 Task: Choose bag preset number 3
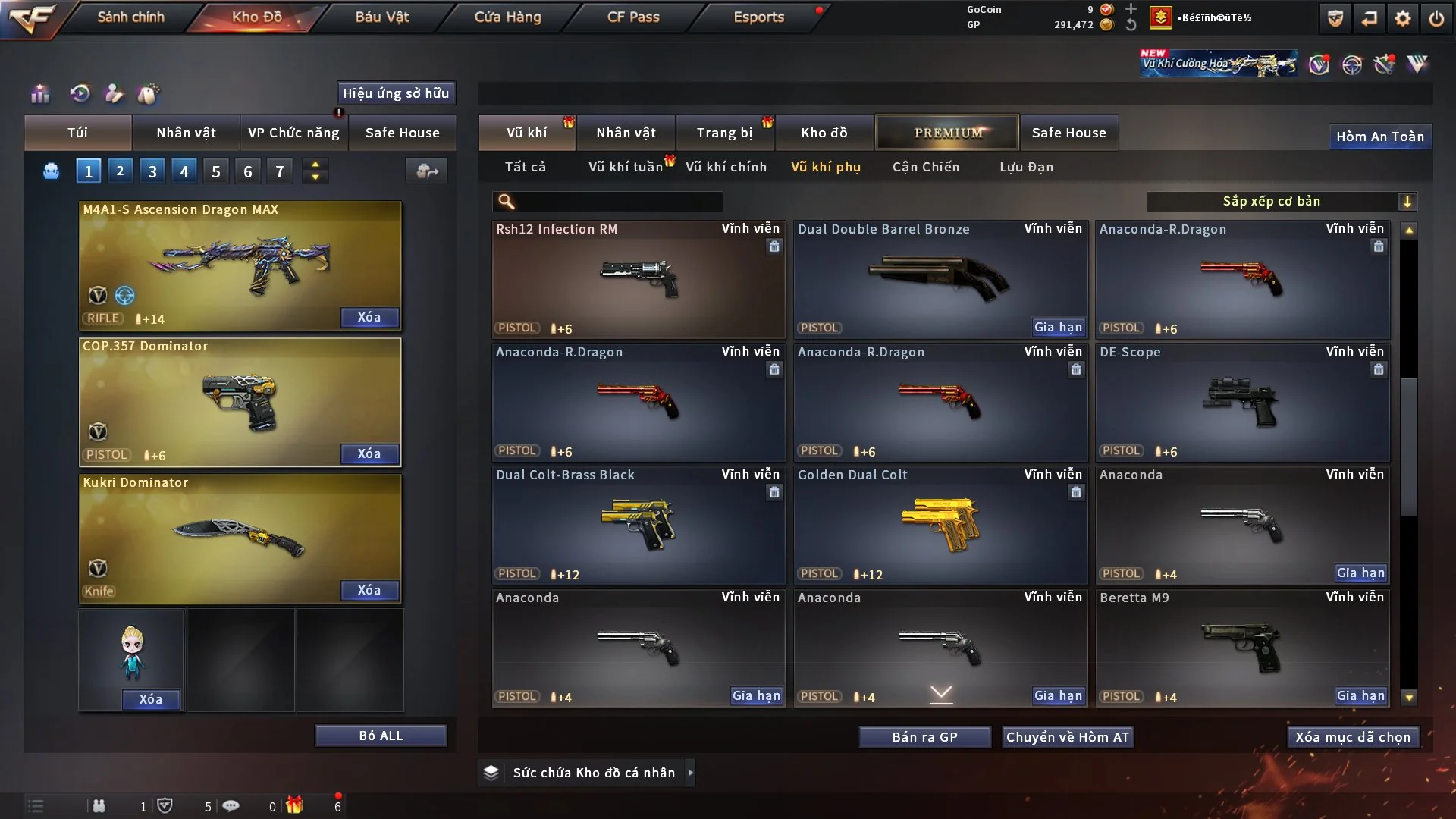click(x=152, y=171)
